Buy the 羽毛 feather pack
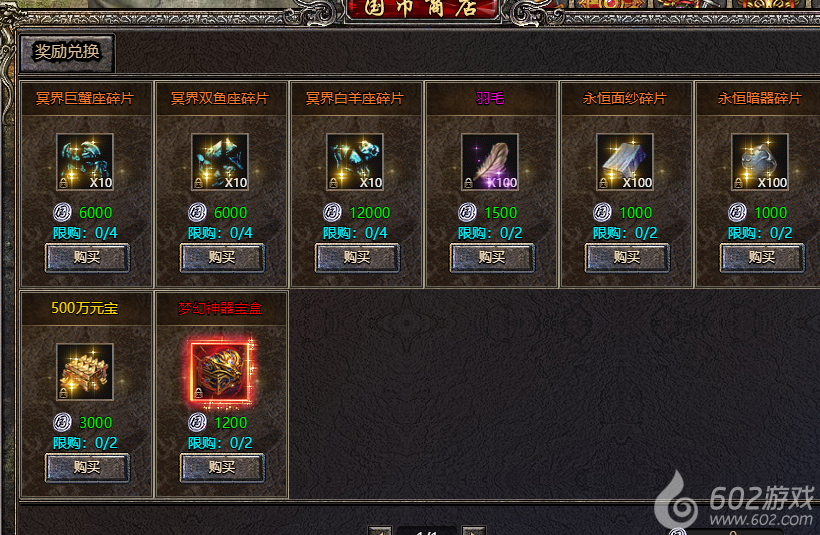This screenshot has width=820, height=535. (x=492, y=257)
